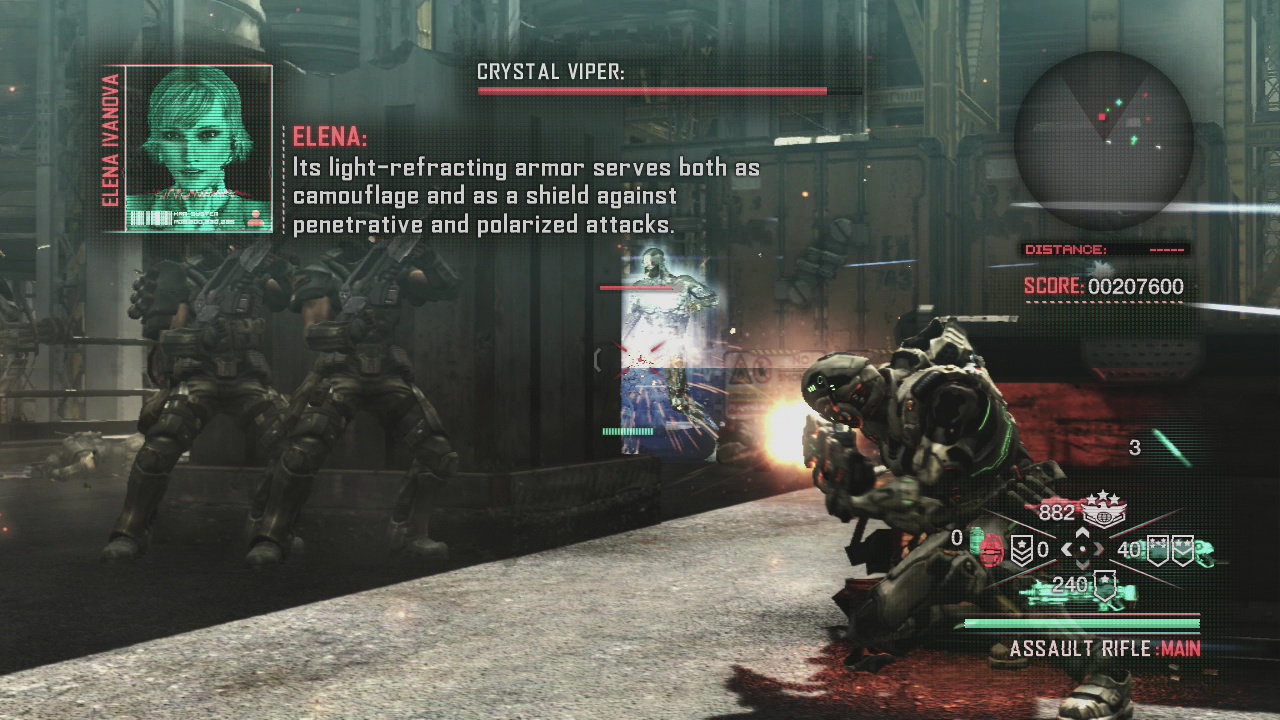Click Elena Ivanova's comm portrait
This screenshot has width=1280, height=720.
(198, 147)
